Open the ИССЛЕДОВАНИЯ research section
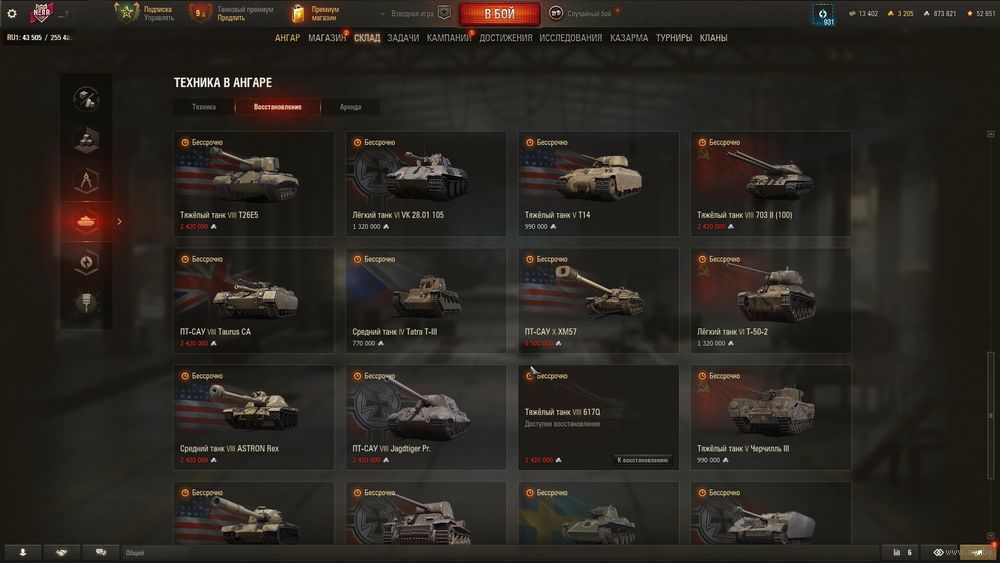The height and width of the screenshot is (563, 1000). click(570, 38)
